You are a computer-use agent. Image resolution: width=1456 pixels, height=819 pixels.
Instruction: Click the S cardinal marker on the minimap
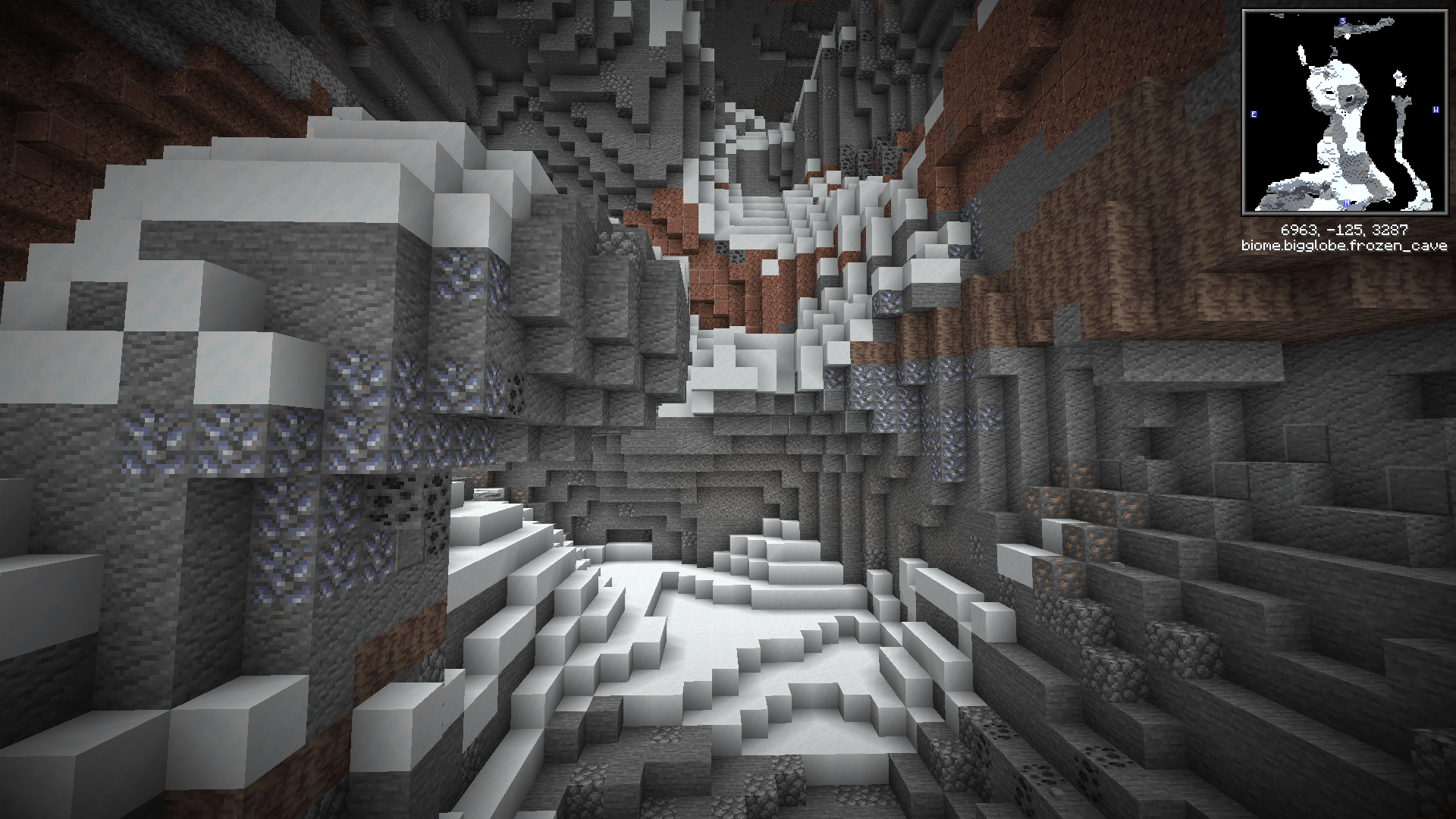tap(1342, 21)
